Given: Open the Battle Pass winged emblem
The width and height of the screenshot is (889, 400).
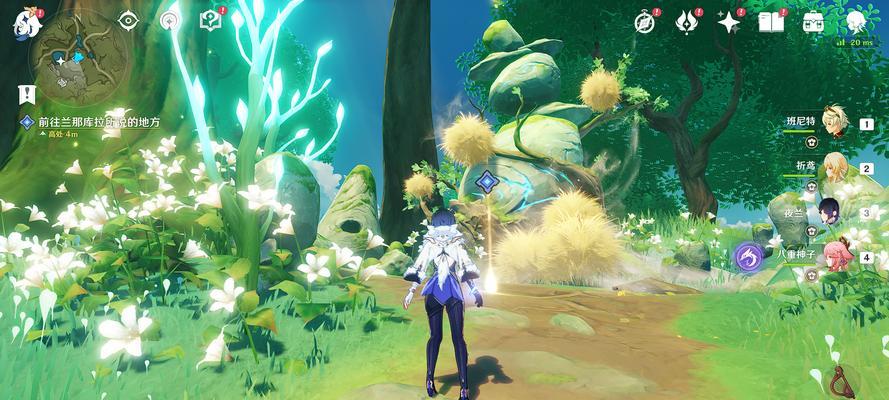Looking at the screenshot, I should [x=686, y=21].
